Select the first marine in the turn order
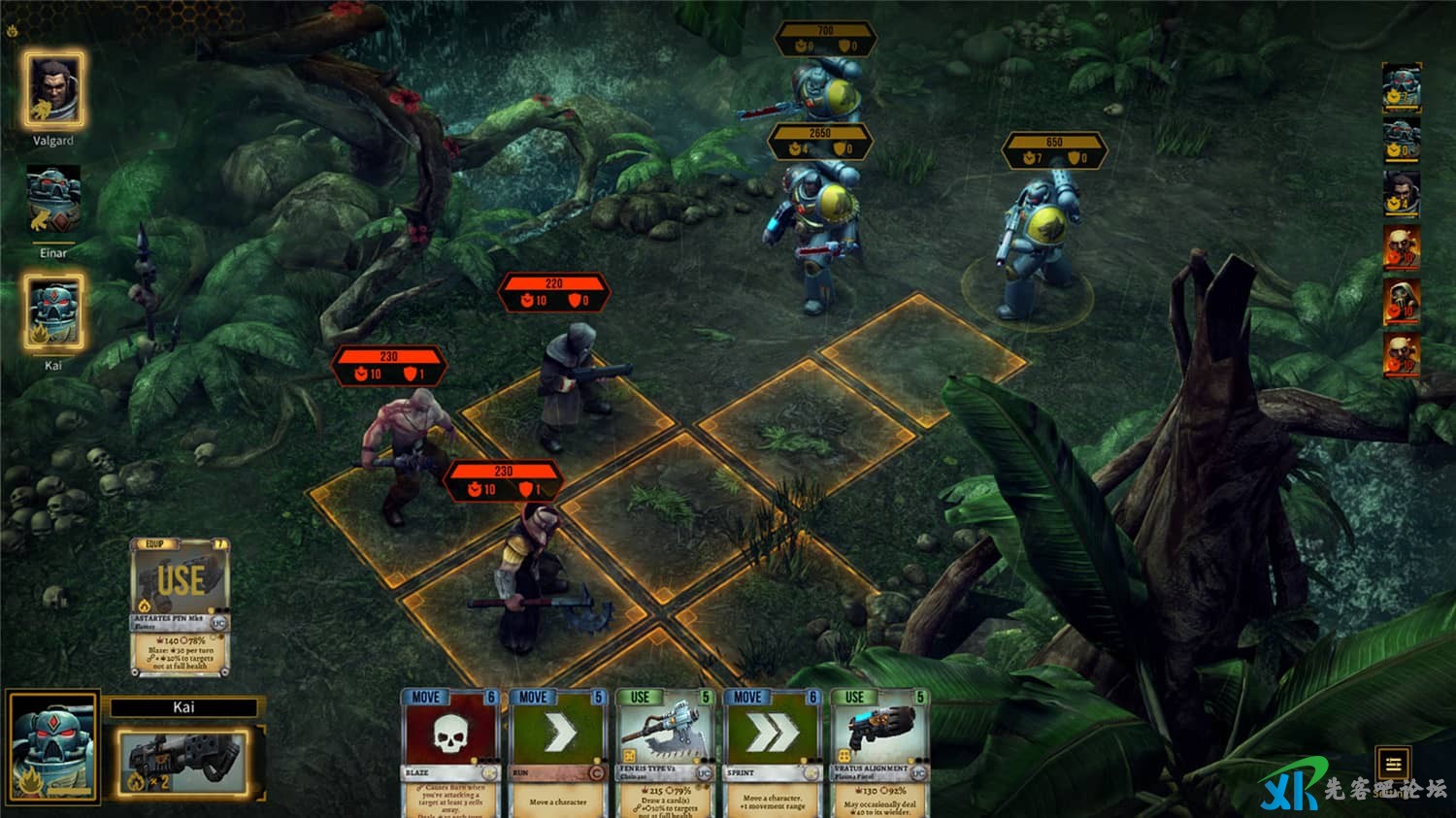 (1401, 88)
